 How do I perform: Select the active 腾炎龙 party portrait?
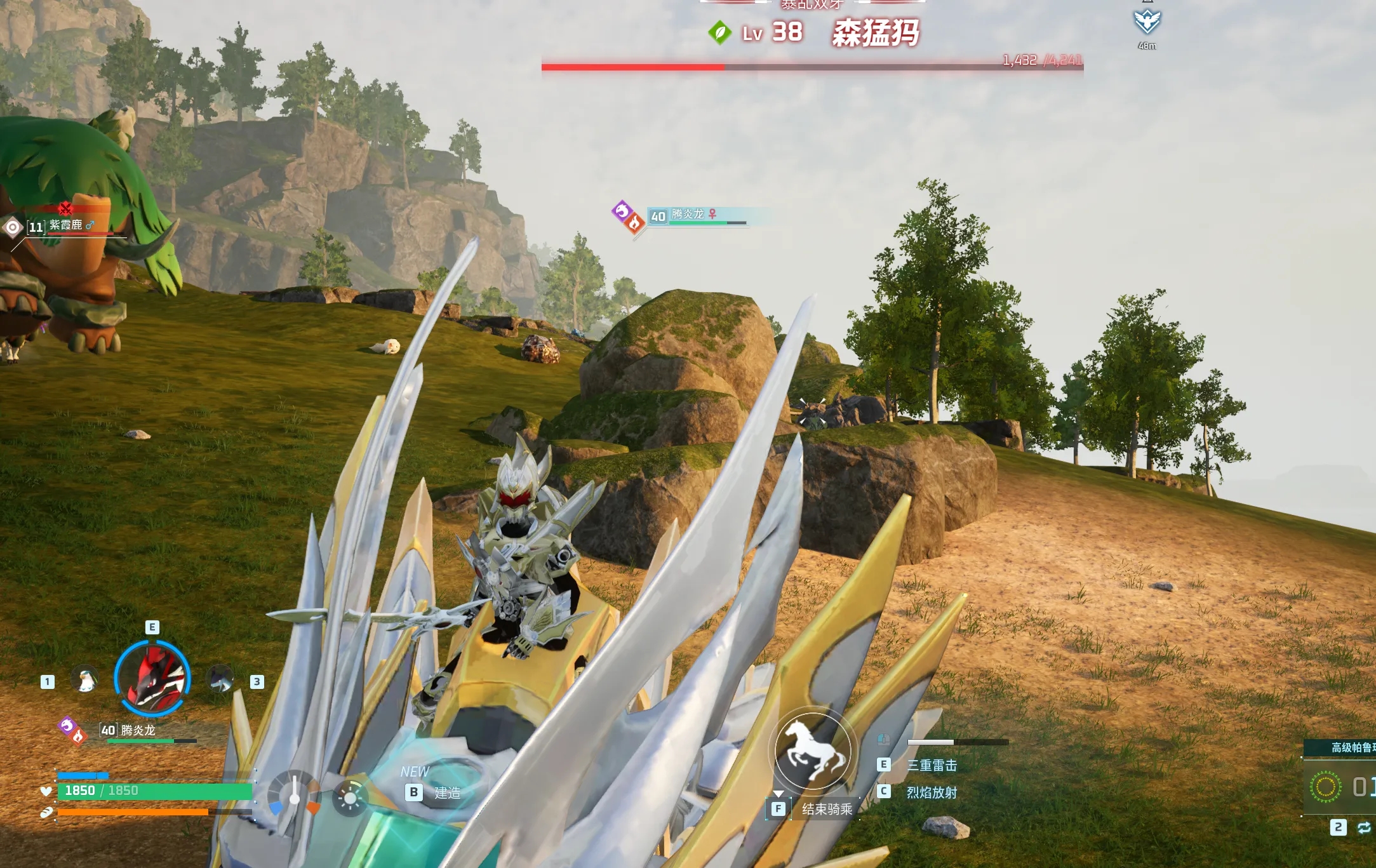coord(152,678)
